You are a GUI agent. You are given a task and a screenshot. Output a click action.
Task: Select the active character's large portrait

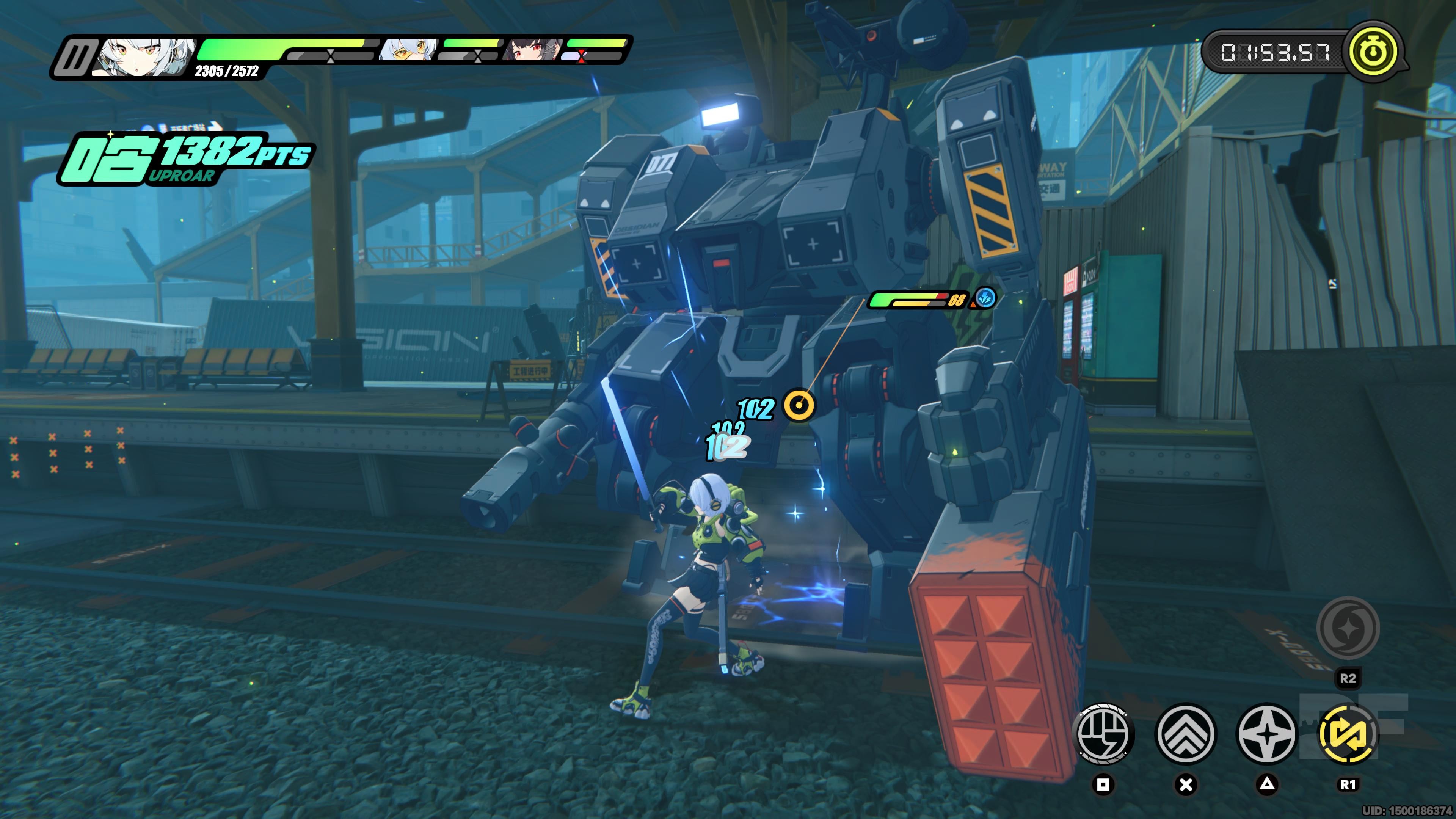tap(145, 56)
